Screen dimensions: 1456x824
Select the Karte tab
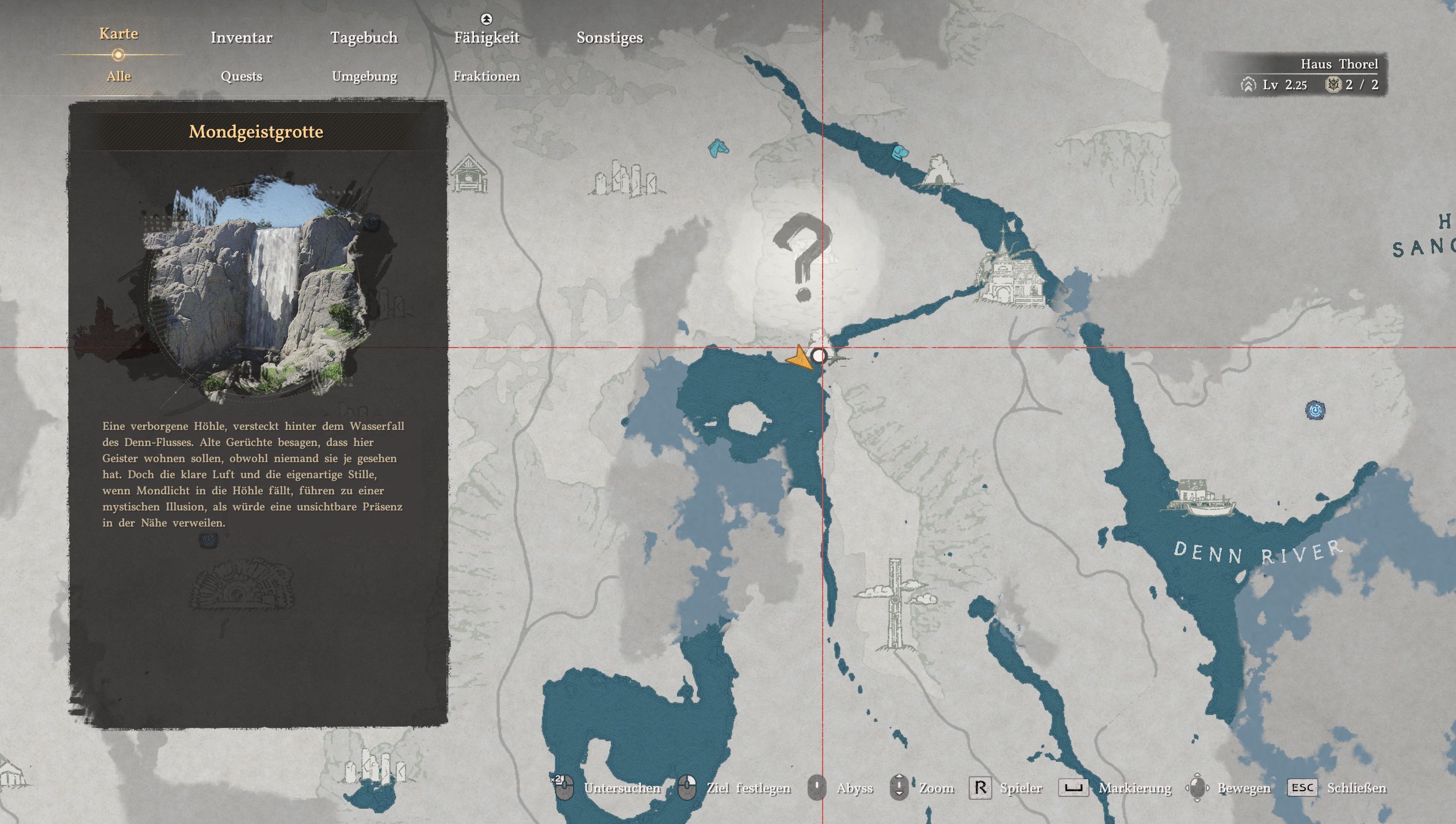tap(119, 33)
